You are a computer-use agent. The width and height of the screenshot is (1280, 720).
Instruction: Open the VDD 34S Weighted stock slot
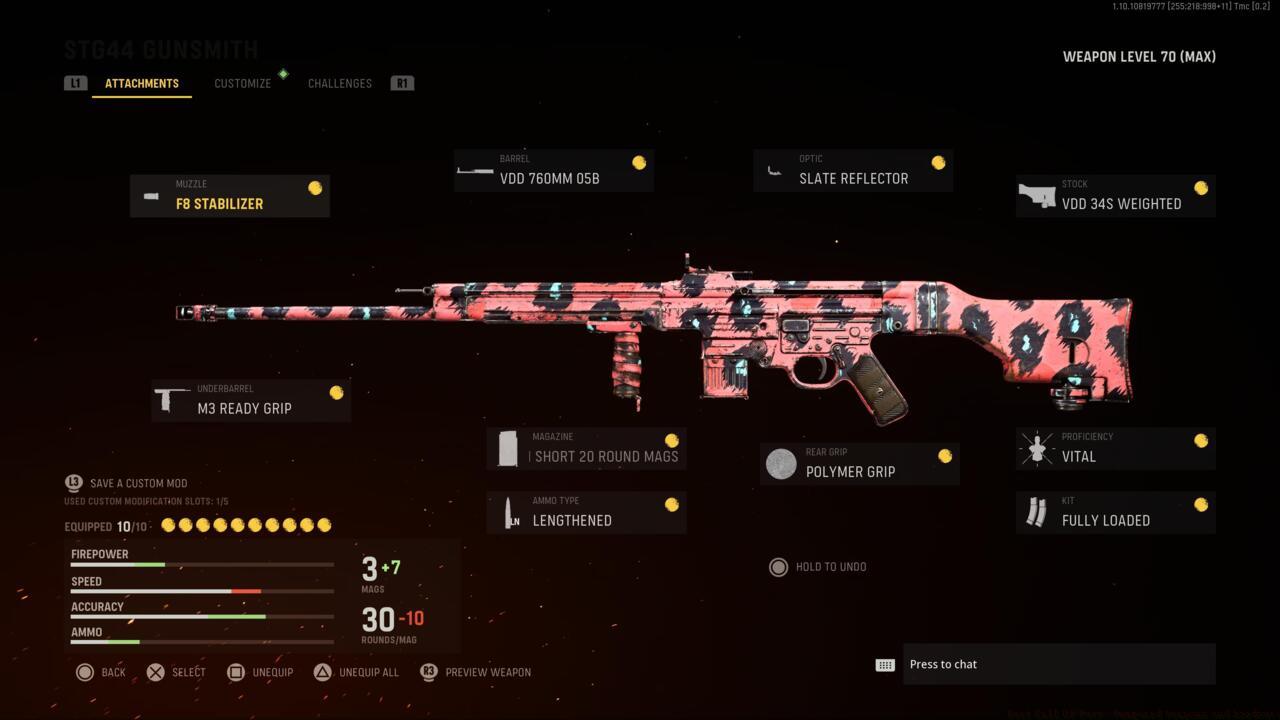click(x=1115, y=196)
